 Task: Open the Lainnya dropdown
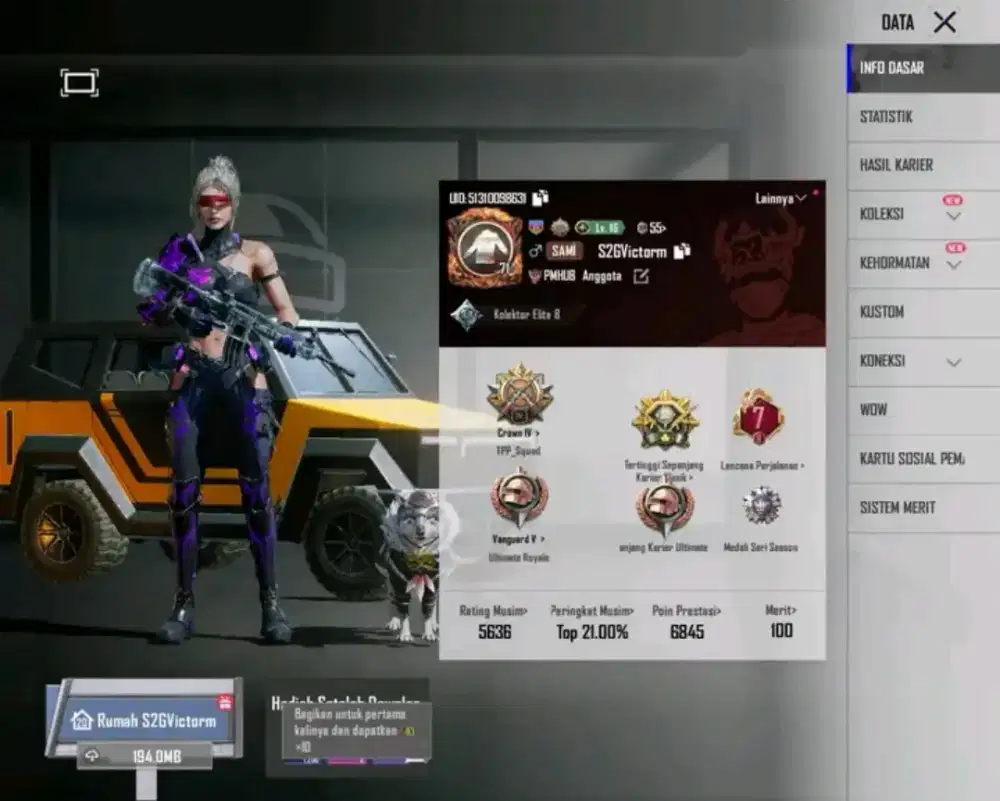[781, 199]
